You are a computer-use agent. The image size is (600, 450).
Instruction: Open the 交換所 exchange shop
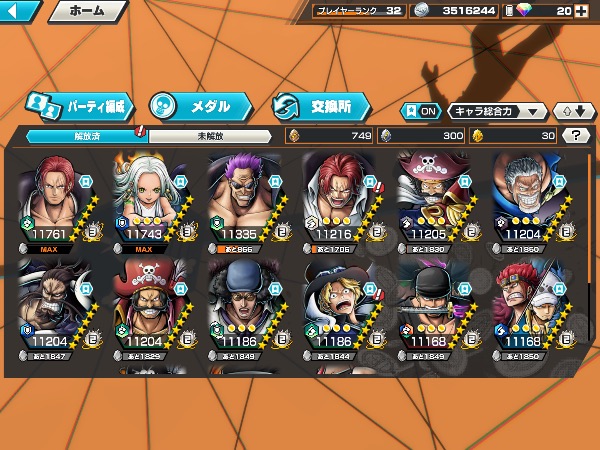click(322, 105)
